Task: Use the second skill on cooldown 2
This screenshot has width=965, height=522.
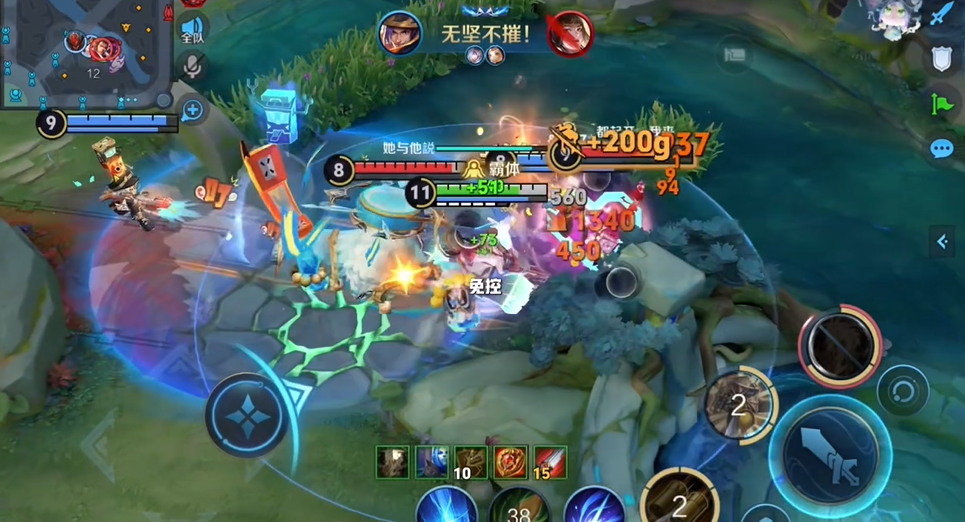Action: click(738, 405)
